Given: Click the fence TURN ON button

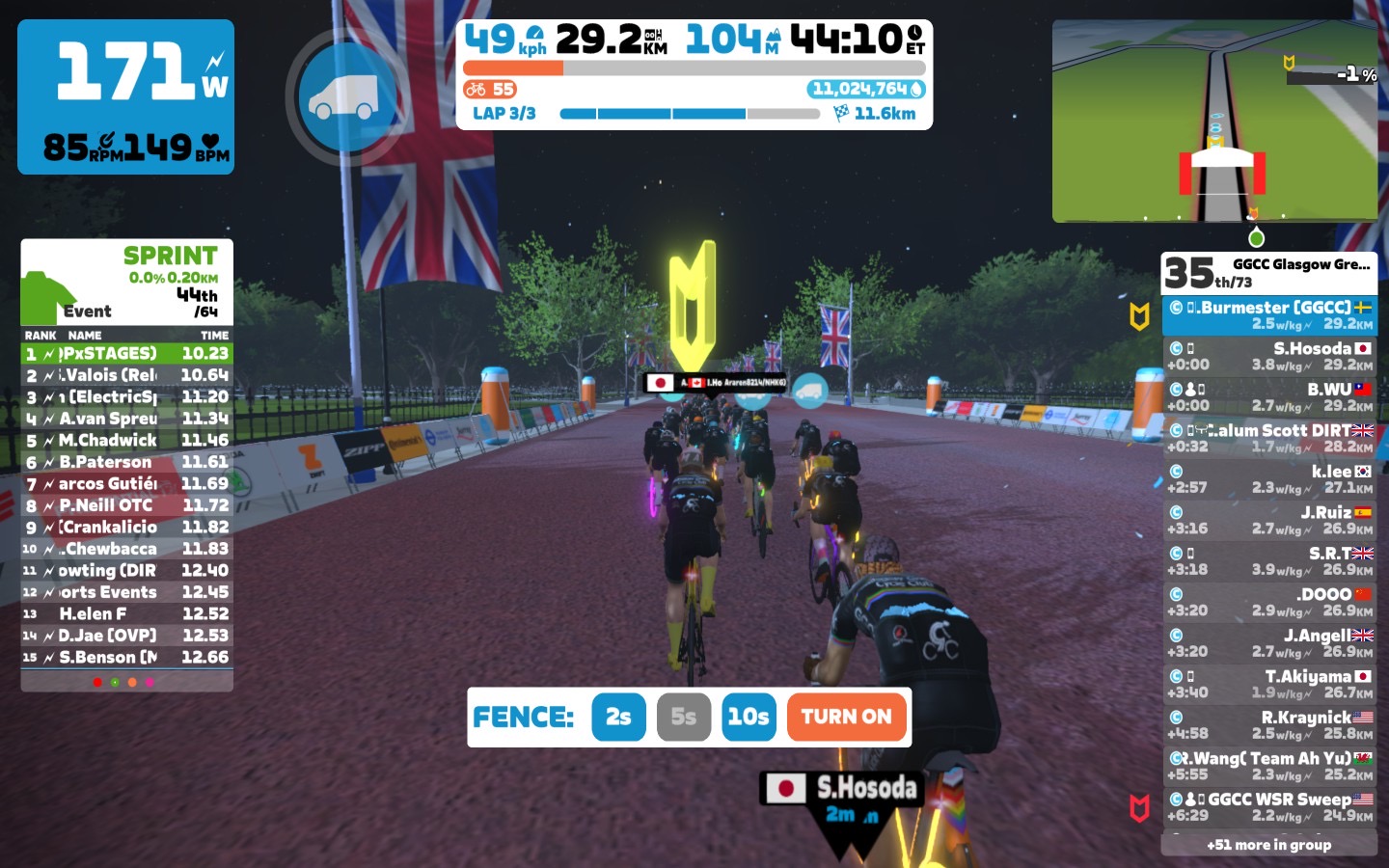Looking at the screenshot, I should [x=846, y=718].
